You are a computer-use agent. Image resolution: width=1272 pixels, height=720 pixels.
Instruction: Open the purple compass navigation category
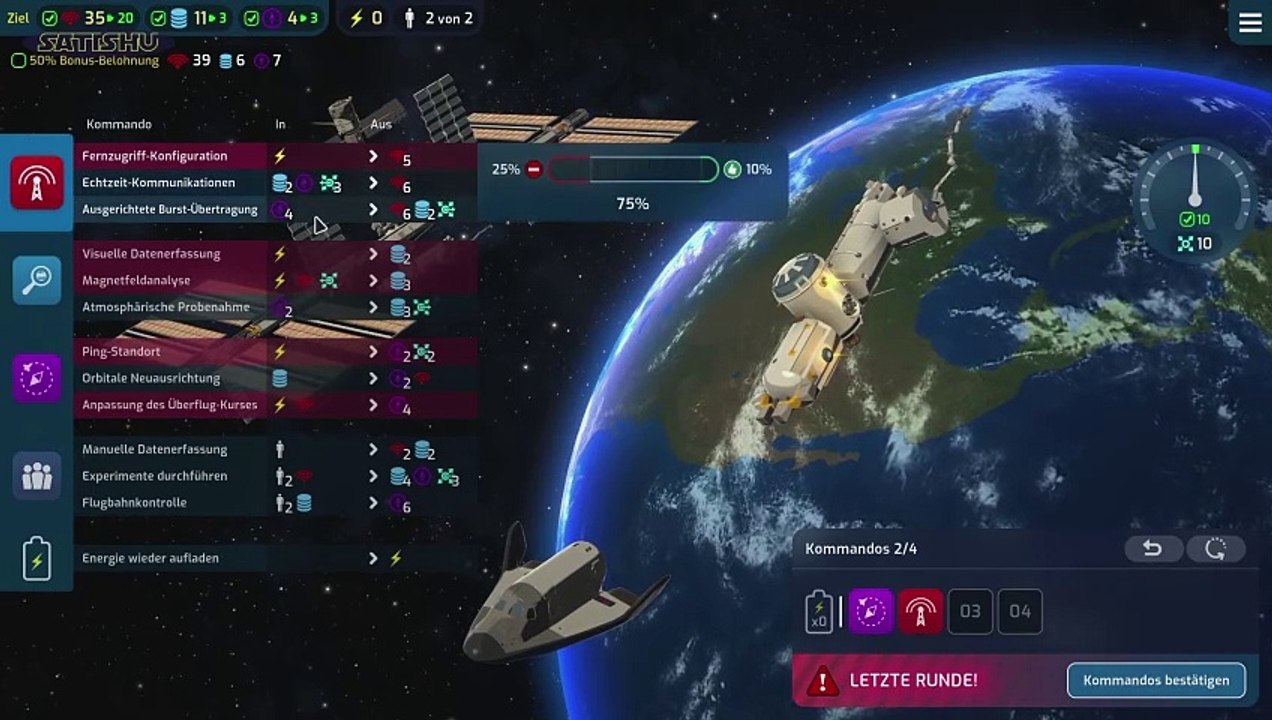point(37,378)
